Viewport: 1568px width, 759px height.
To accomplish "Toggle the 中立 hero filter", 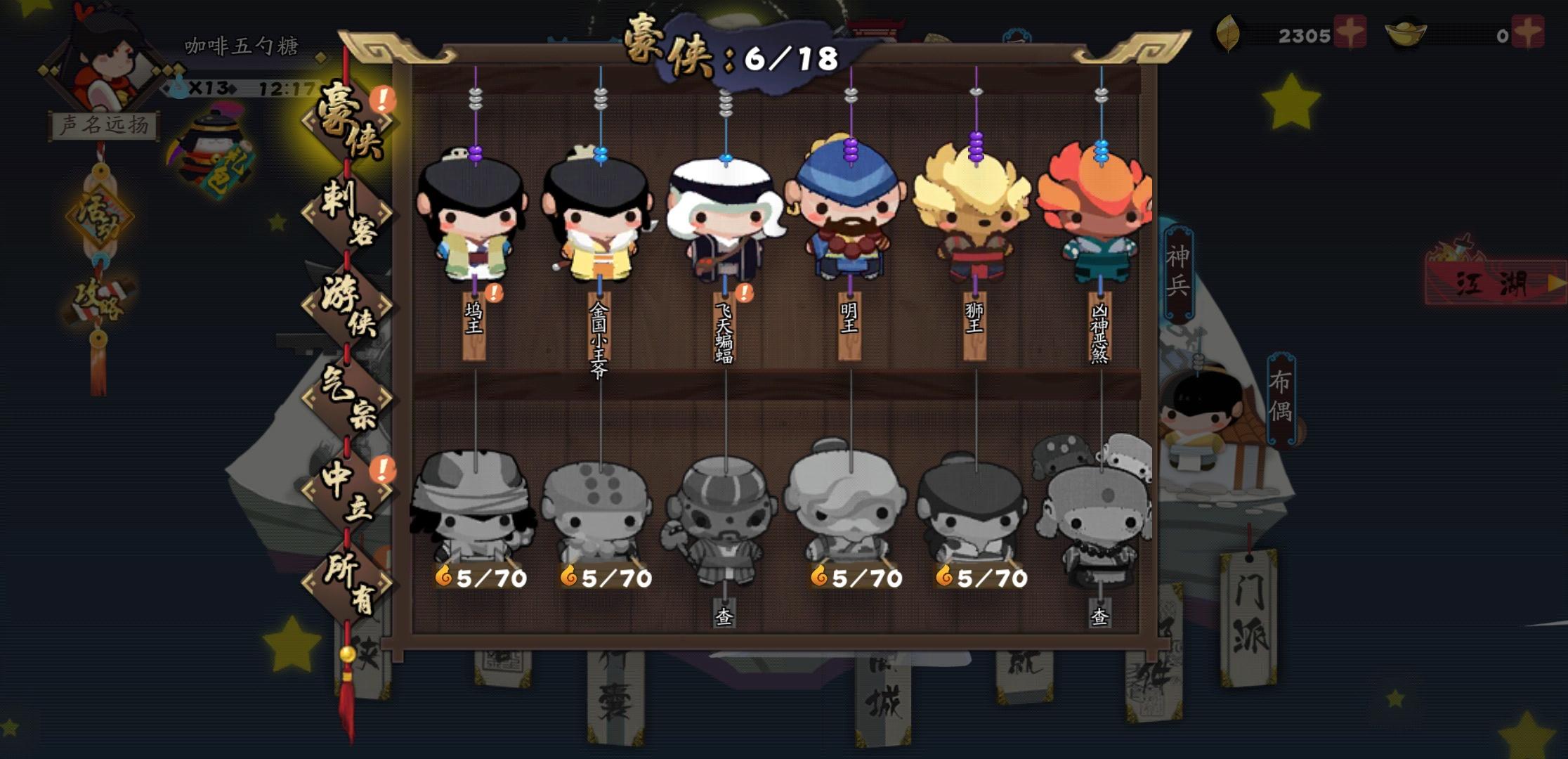I will 344,492.
